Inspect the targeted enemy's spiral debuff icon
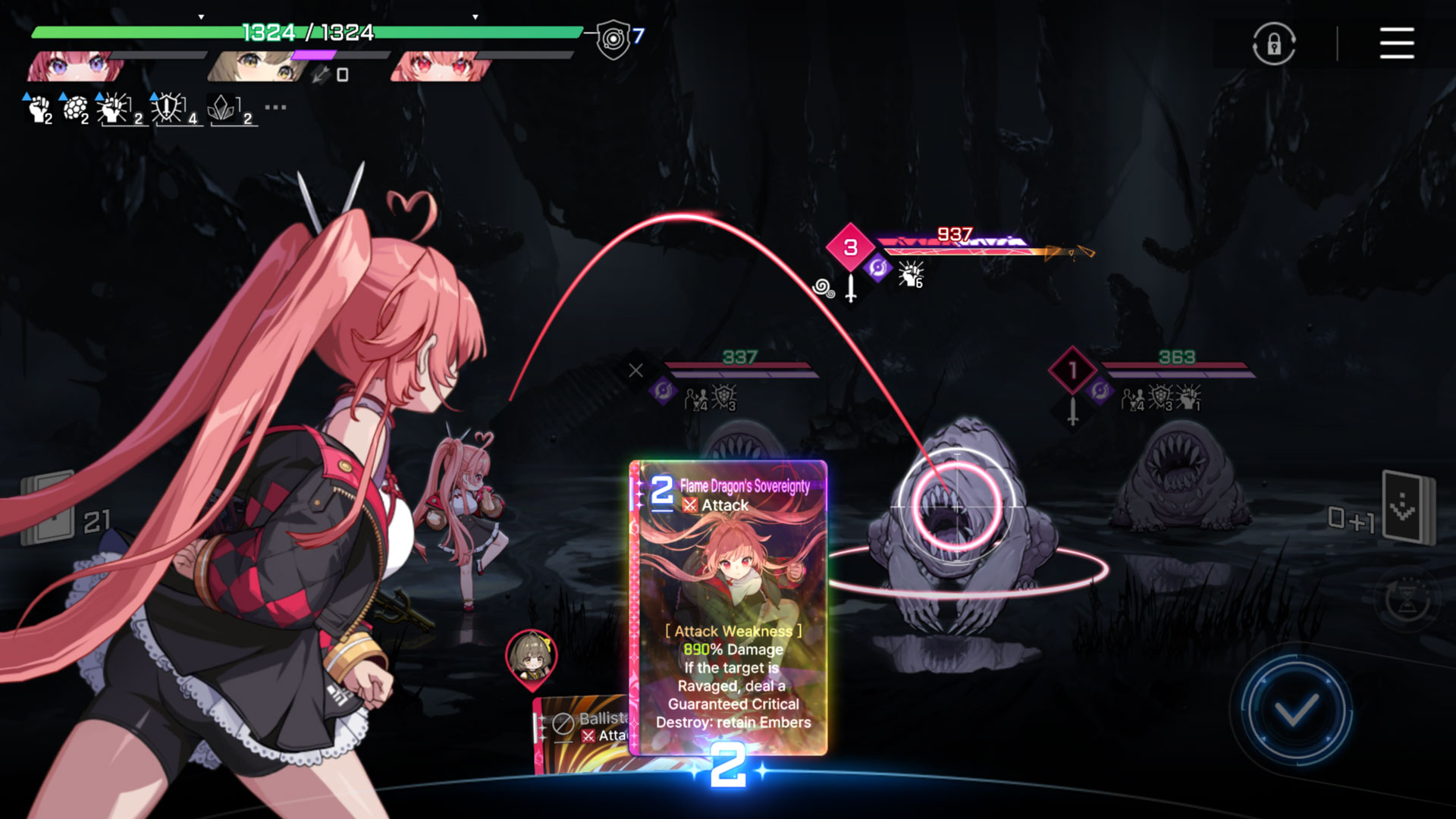This screenshot has width=1456, height=819. tap(824, 288)
